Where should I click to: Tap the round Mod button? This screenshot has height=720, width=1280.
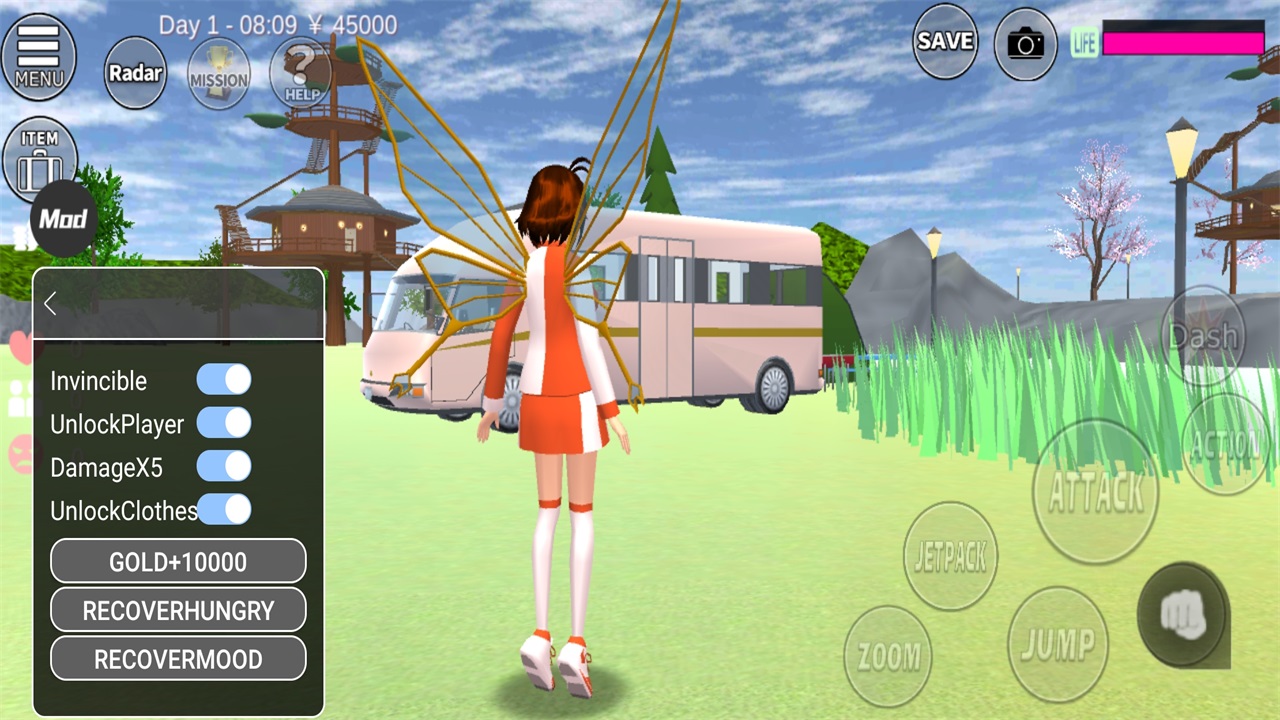(64, 219)
